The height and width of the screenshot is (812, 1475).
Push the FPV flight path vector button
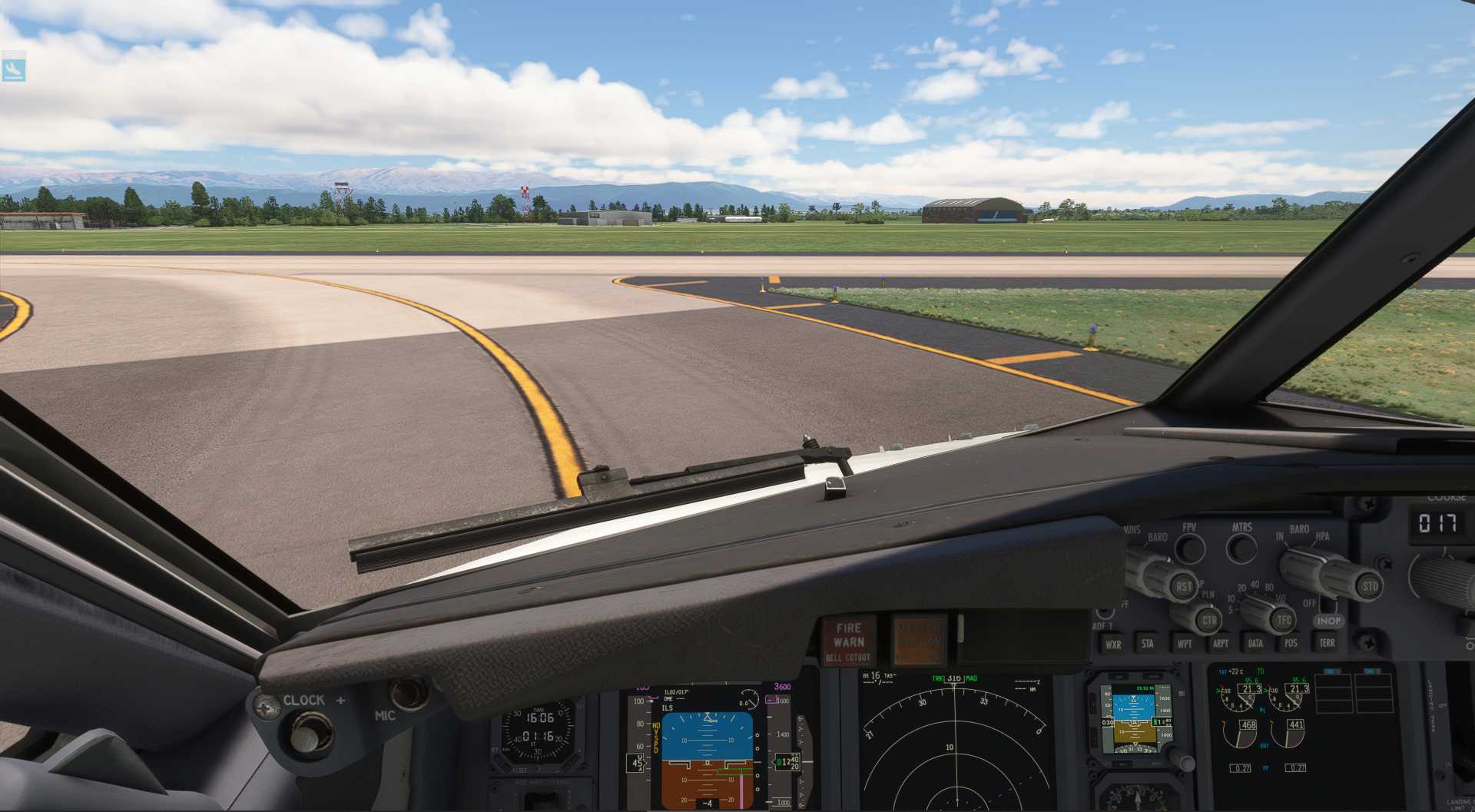pos(1190,549)
